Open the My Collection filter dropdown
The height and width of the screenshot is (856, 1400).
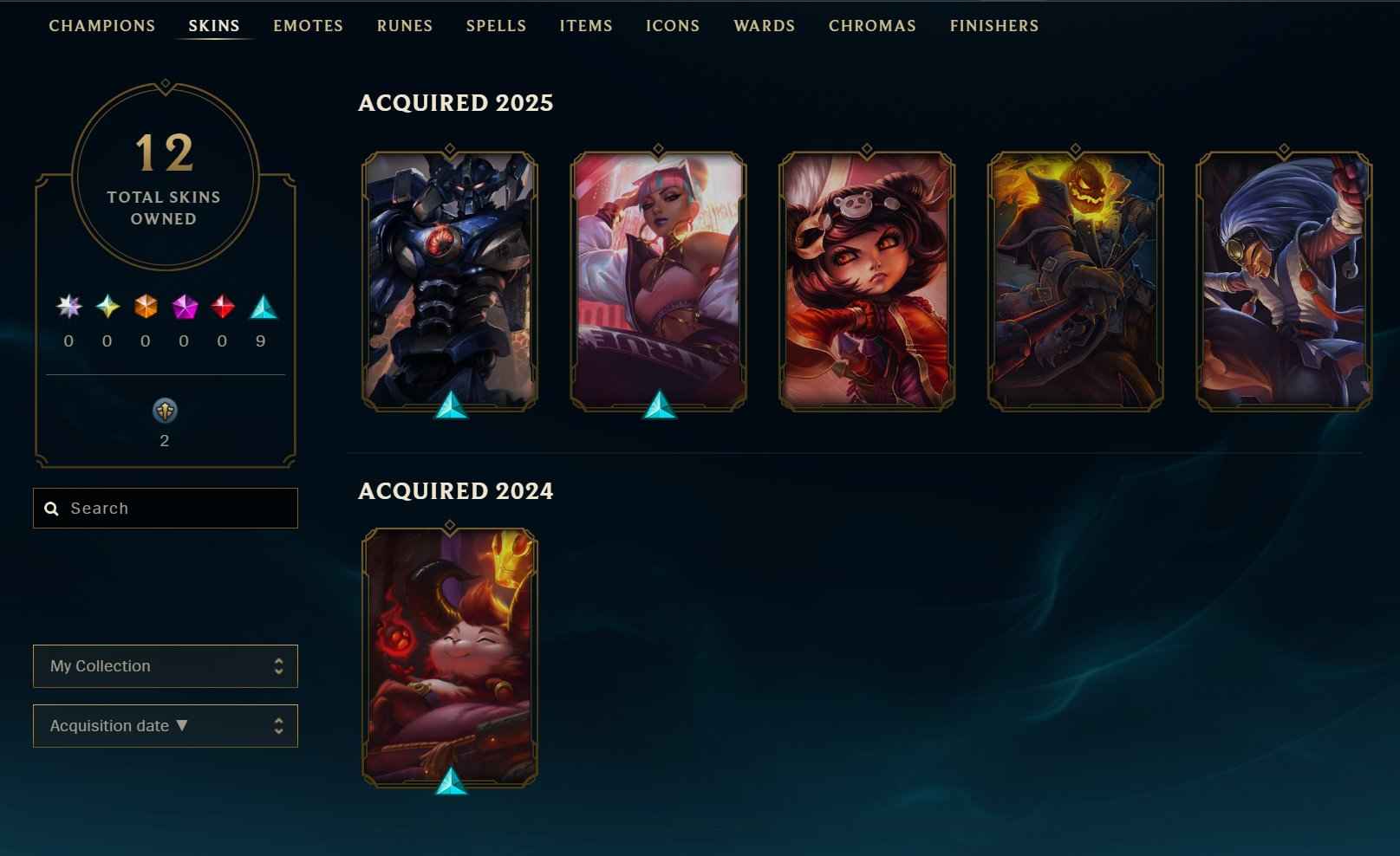point(165,665)
